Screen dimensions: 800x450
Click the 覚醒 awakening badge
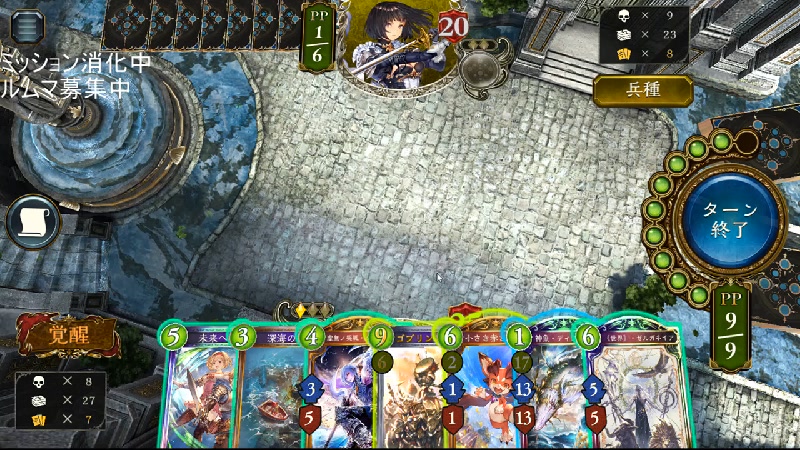(x=70, y=336)
